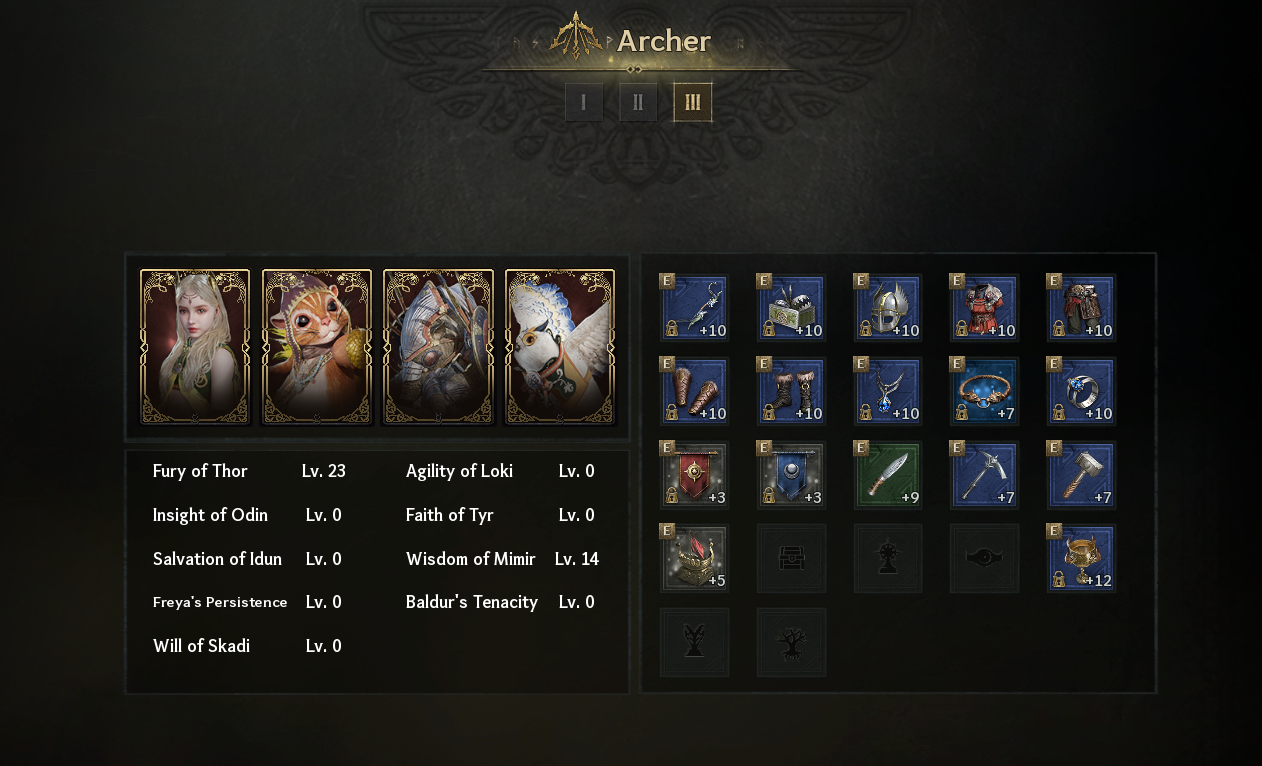Select the leather bracers slot

[x=695, y=392]
